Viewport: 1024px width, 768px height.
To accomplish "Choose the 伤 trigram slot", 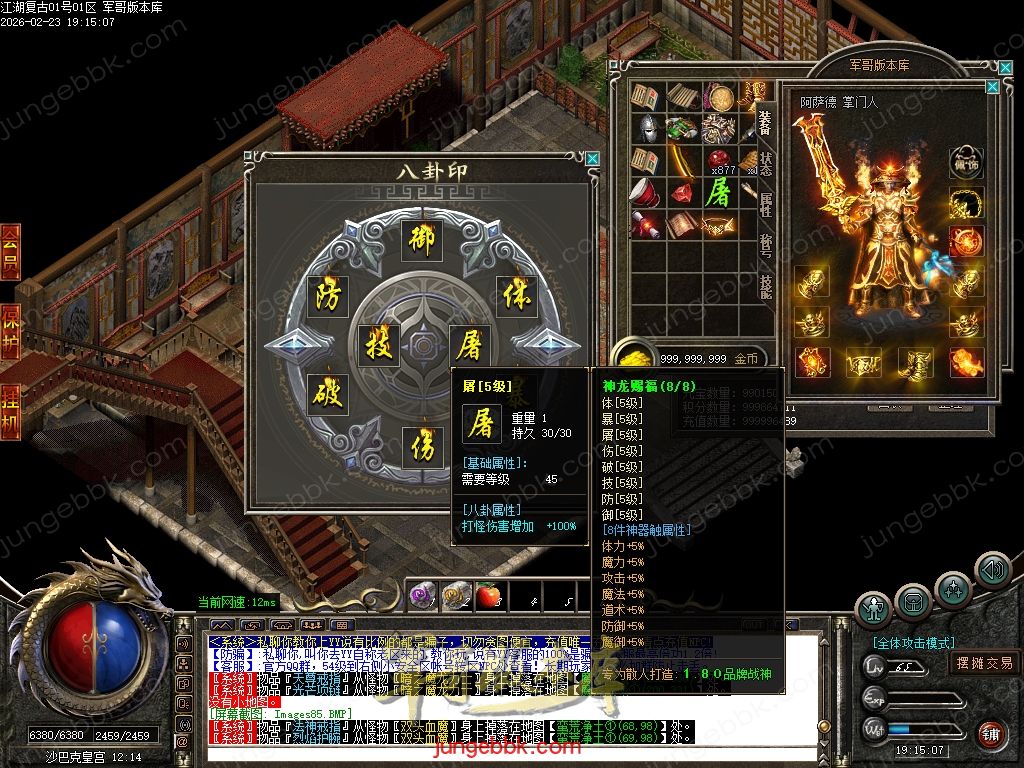I will [422, 447].
